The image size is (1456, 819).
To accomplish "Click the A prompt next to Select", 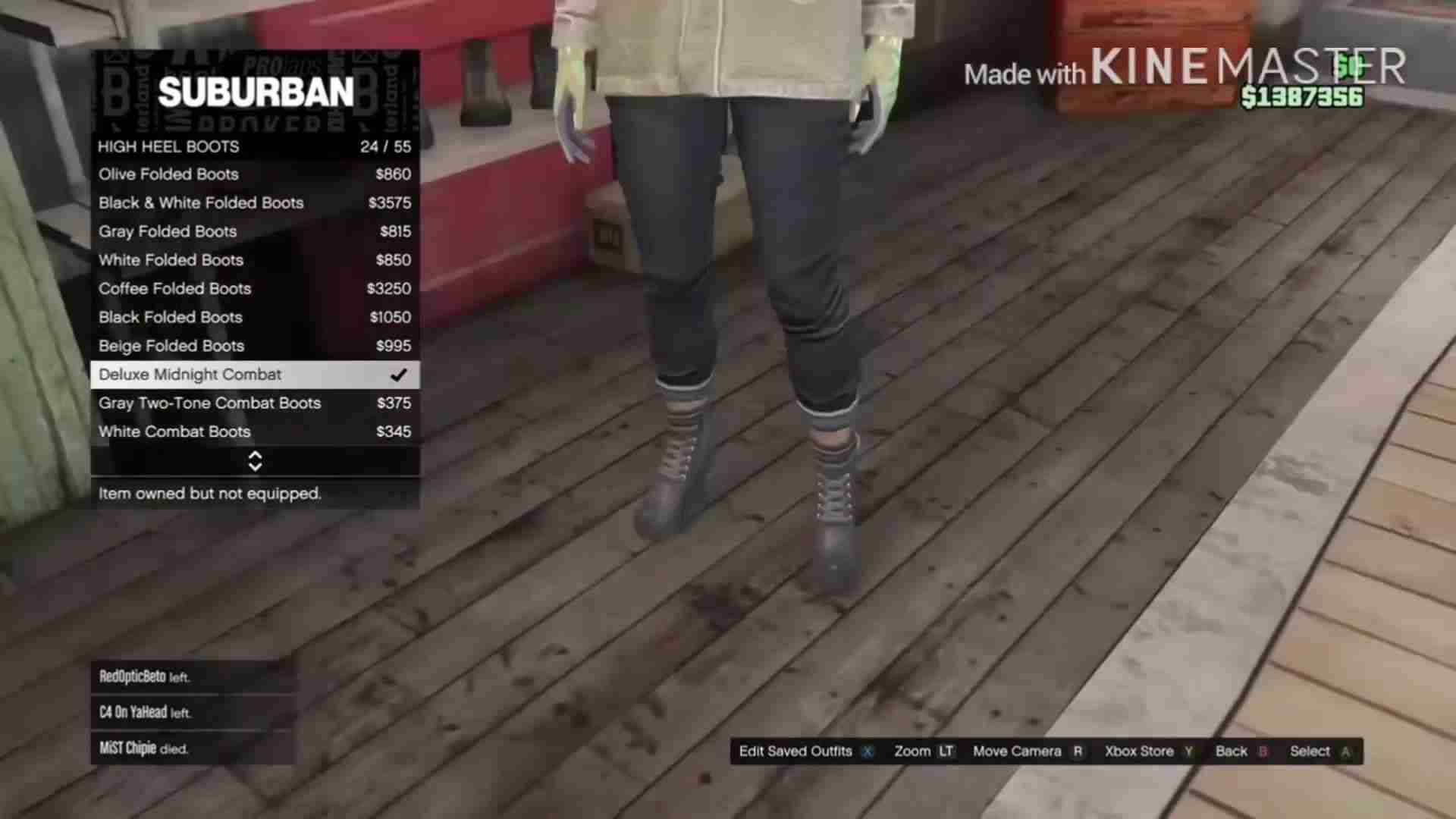I will point(1345,751).
